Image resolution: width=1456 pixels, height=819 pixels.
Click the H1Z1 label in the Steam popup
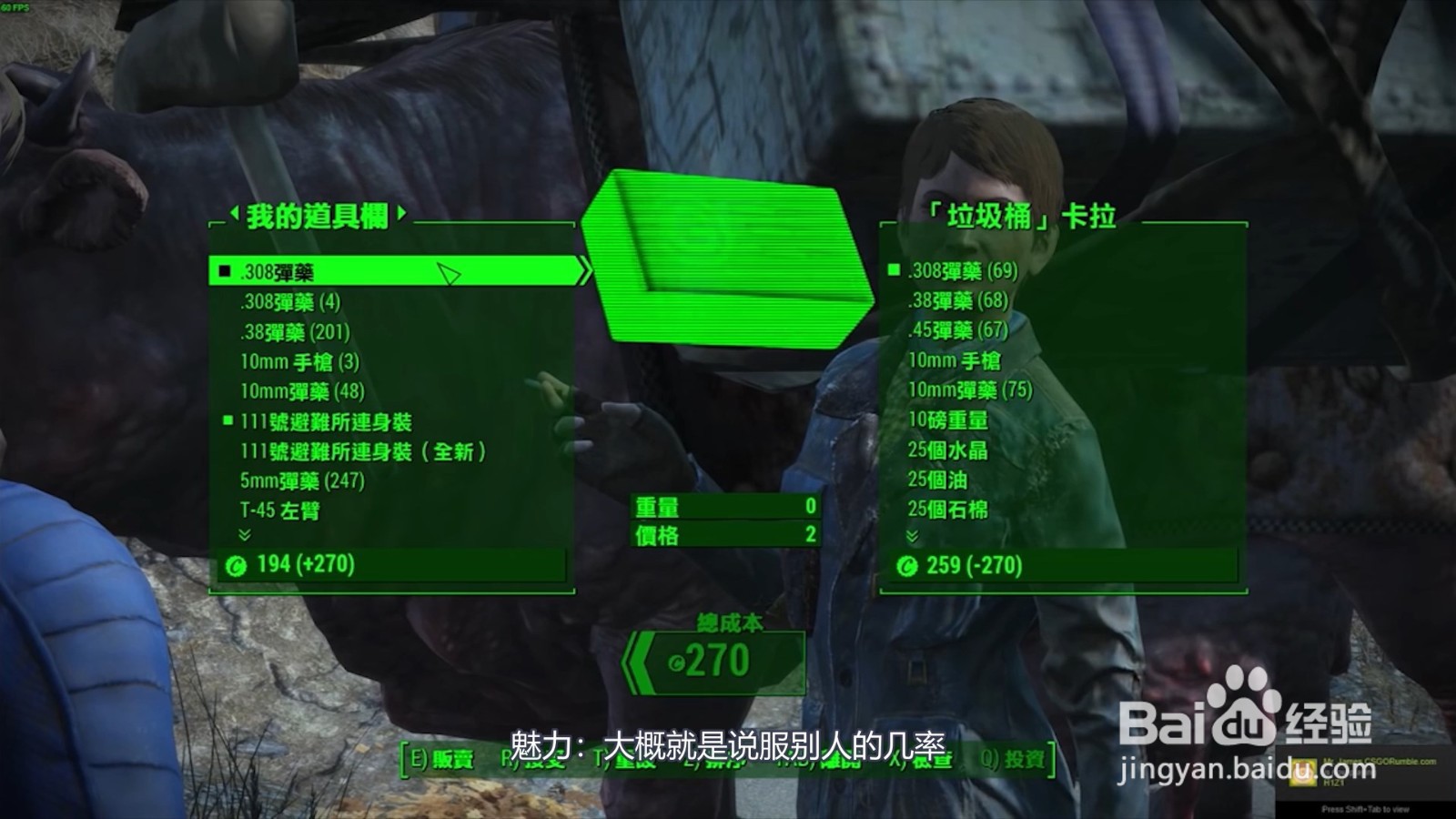(1334, 782)
